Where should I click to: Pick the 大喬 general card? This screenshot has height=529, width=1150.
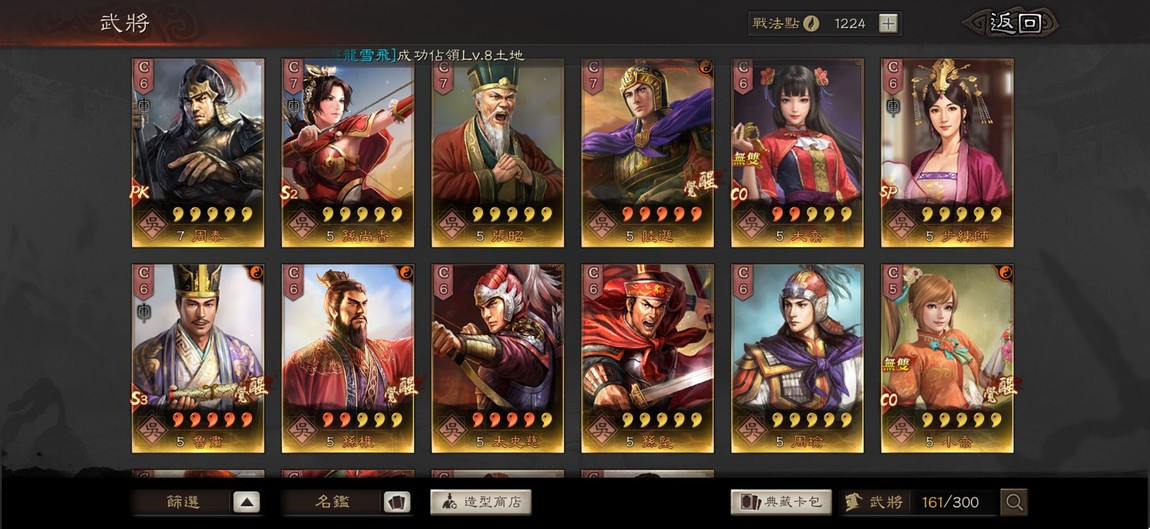click(797, 152)
